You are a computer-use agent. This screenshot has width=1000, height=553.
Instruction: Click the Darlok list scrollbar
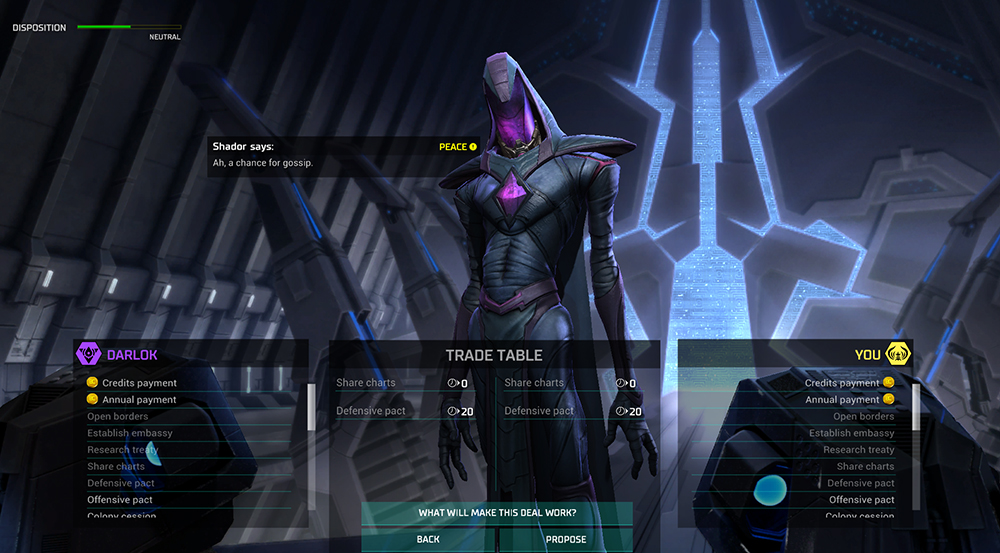(310, 407)
